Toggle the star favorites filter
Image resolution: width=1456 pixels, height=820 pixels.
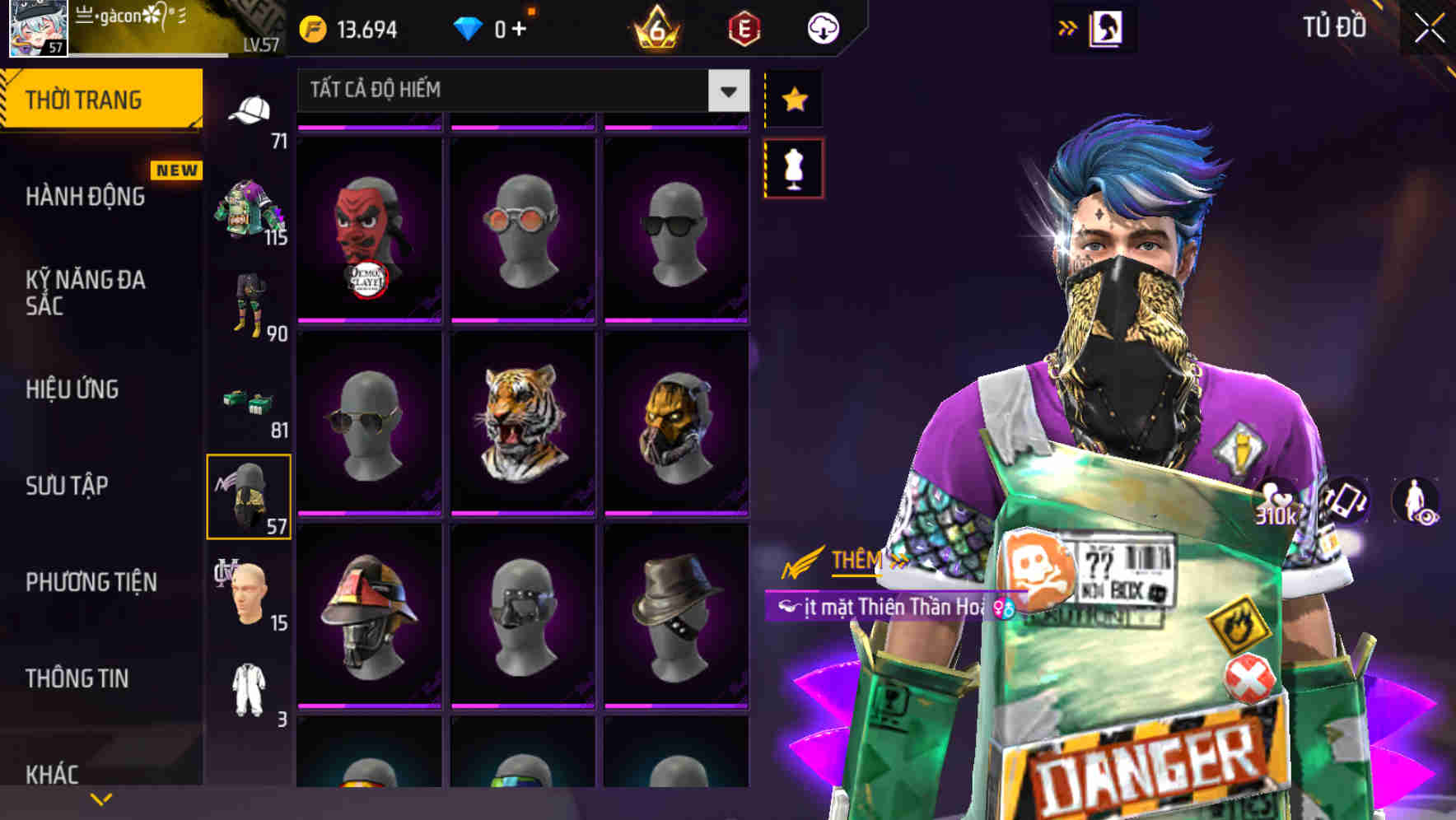[x=795, y=100]
